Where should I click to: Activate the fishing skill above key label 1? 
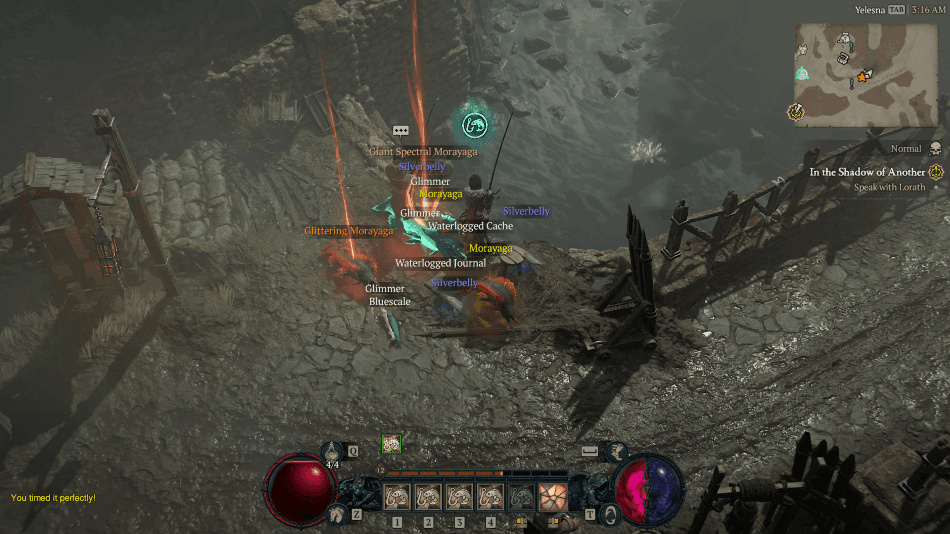398,497
